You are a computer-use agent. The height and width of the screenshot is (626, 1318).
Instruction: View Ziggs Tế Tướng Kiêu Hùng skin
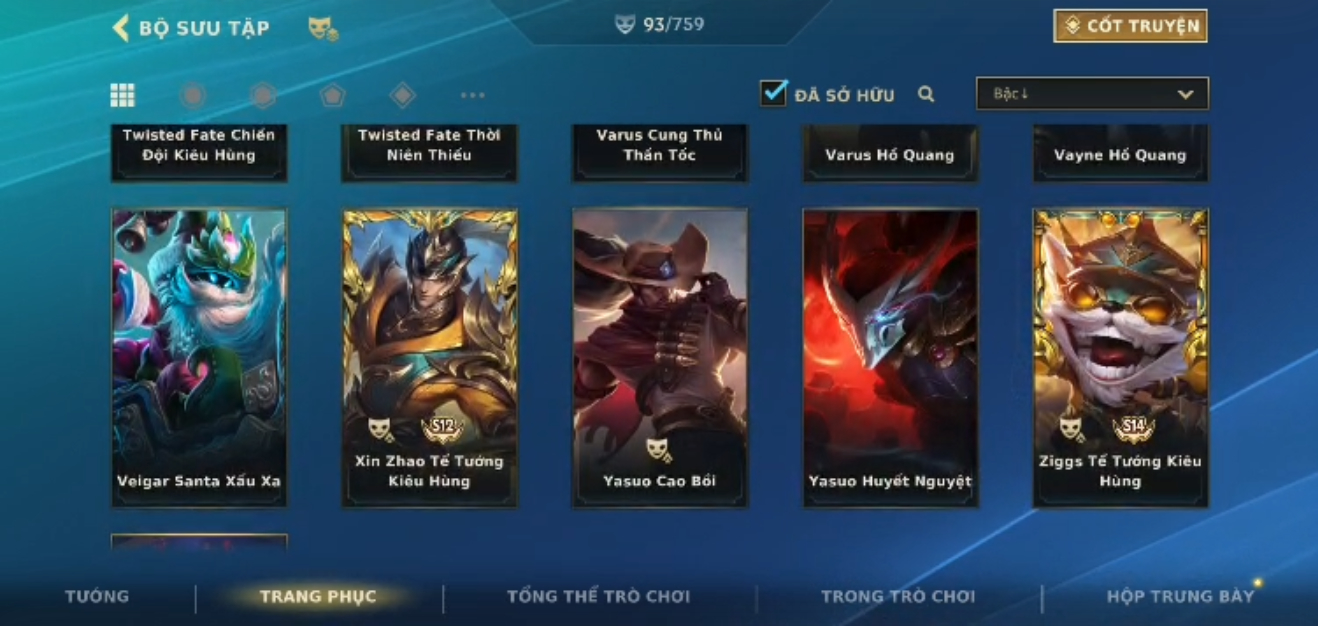click(x=1120, y=357)
